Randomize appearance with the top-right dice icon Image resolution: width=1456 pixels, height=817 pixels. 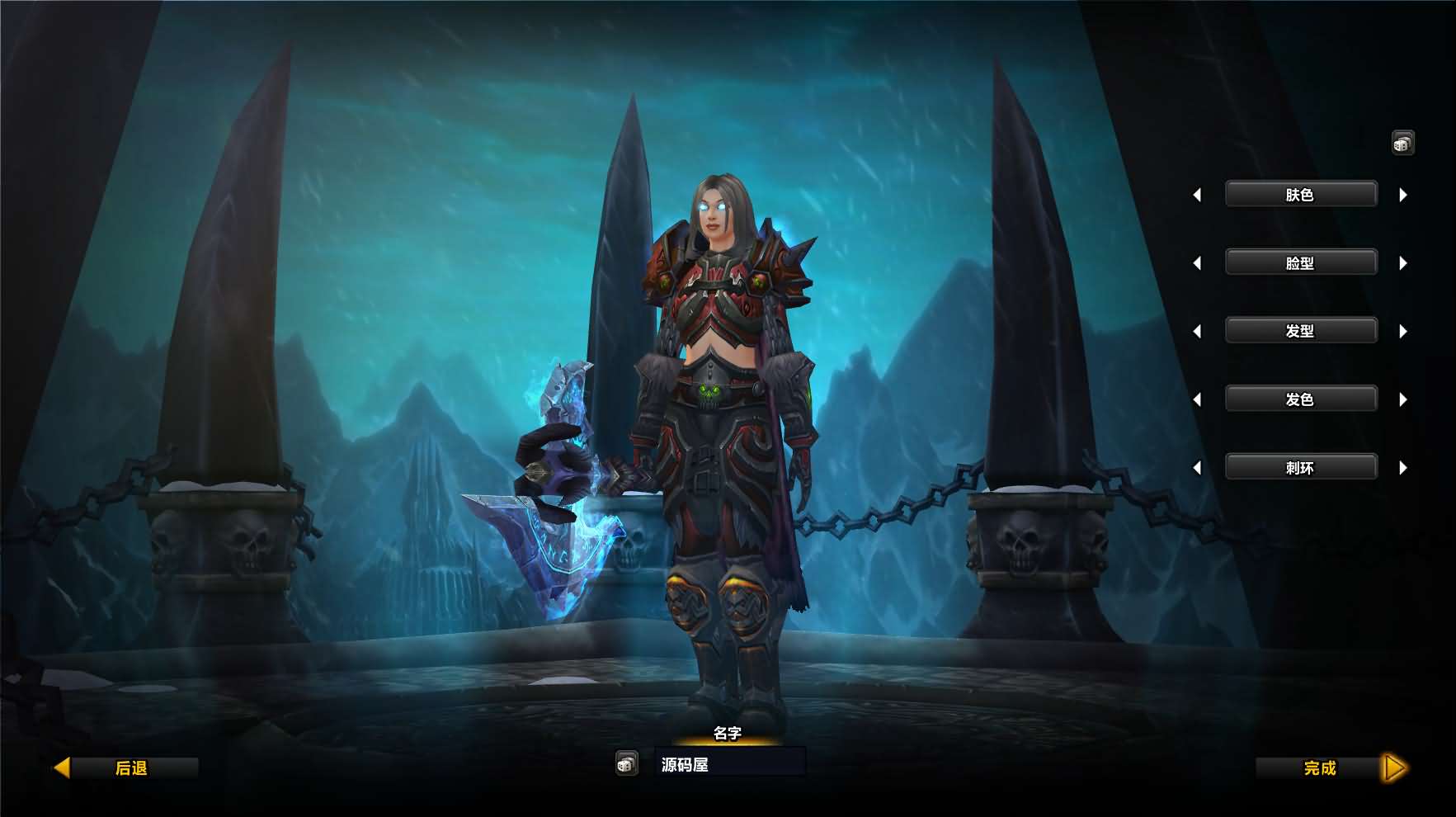1402,144
